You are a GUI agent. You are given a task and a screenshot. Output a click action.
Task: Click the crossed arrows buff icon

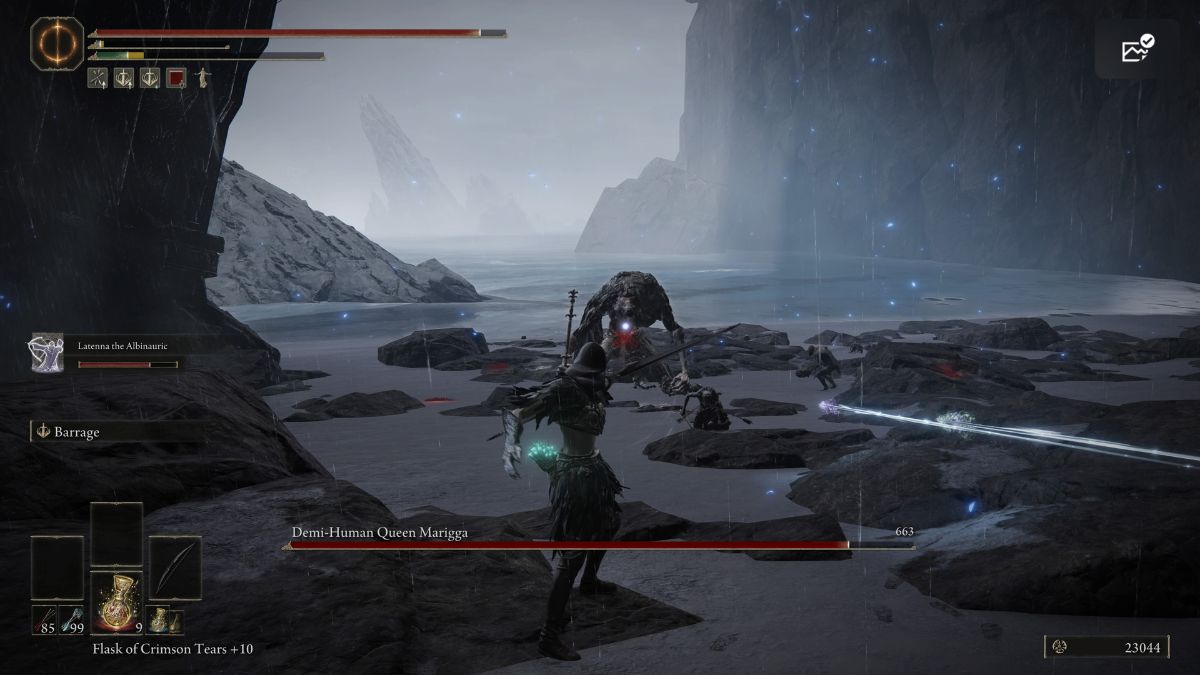pyautogui.click(x=98, y=78)
